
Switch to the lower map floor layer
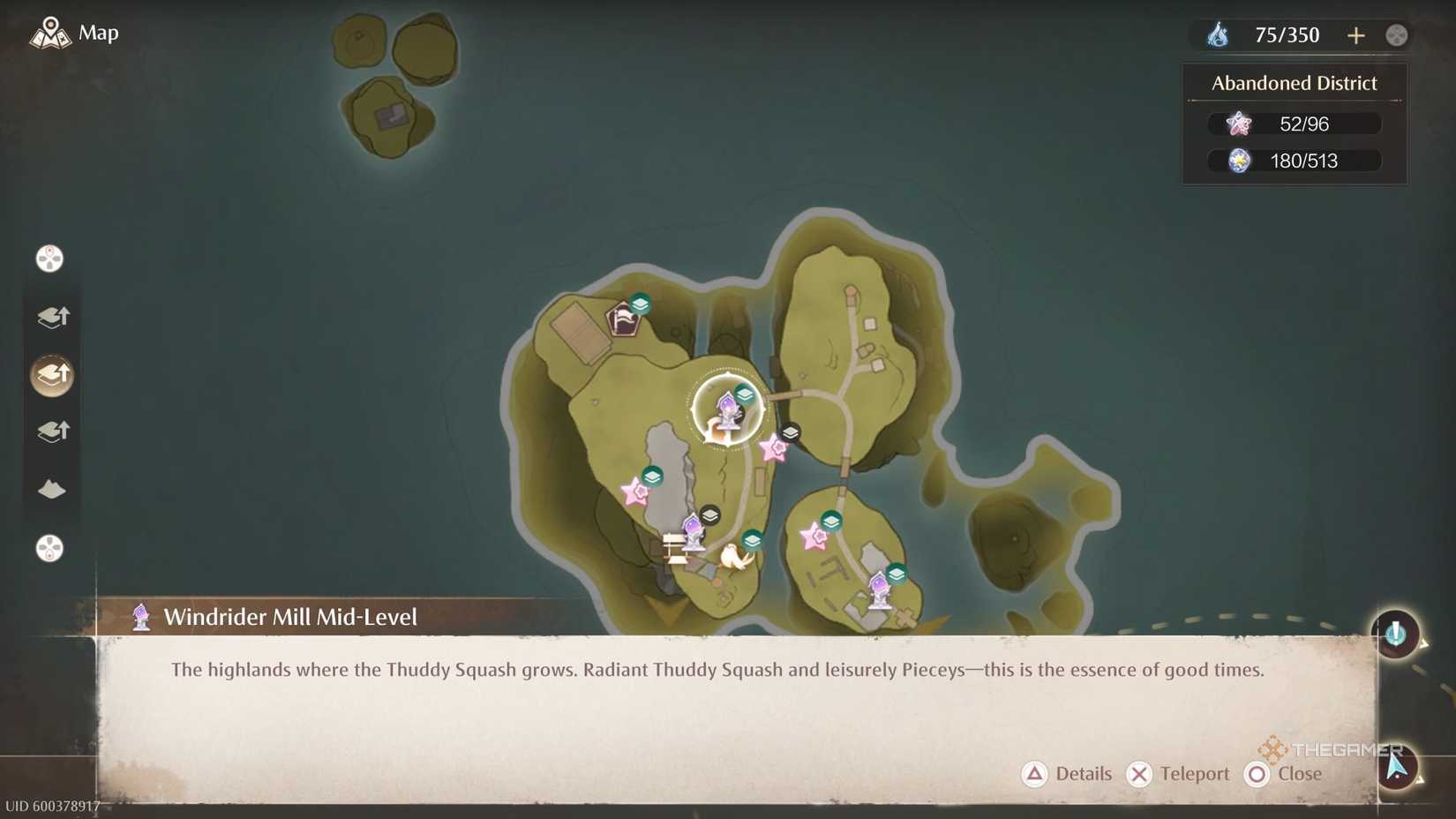52,432
